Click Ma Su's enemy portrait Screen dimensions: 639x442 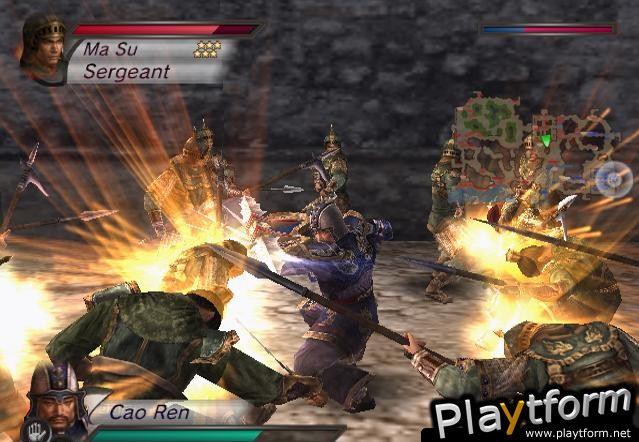tap(43, 46)
